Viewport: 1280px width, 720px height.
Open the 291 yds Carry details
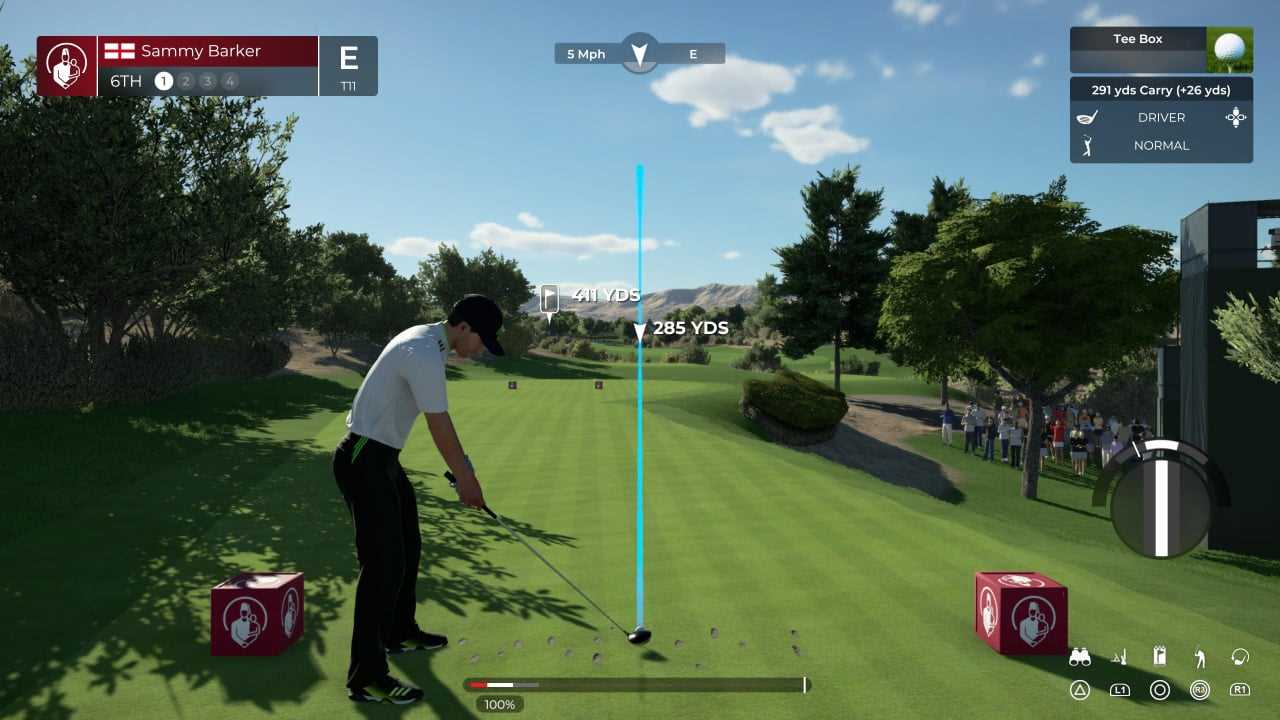1161,90
